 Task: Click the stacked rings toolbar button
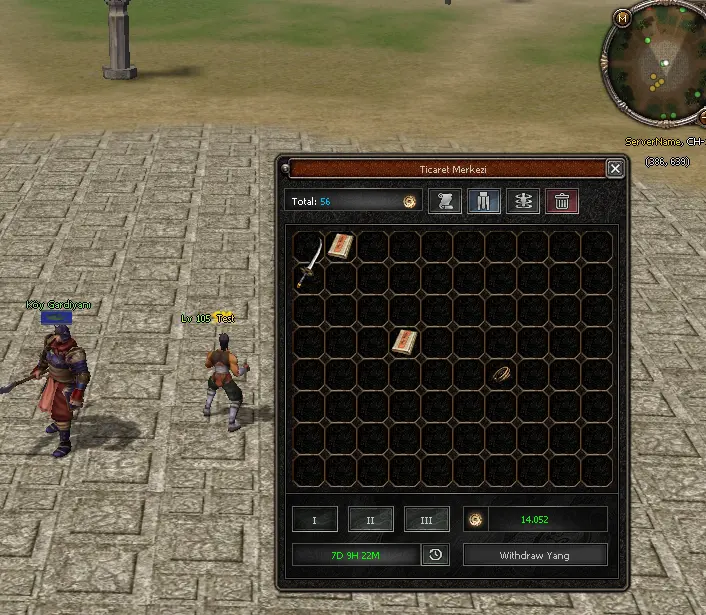coord(523,201)
